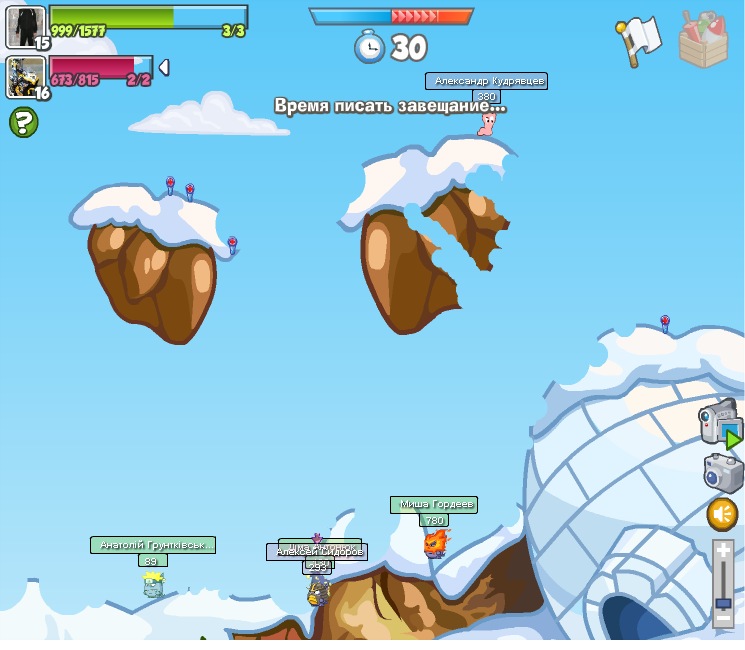The width and height of the screenshot is (745, 650).
Task: Click the white arrow beside the red team bar
Action: (x=164, y=67)
